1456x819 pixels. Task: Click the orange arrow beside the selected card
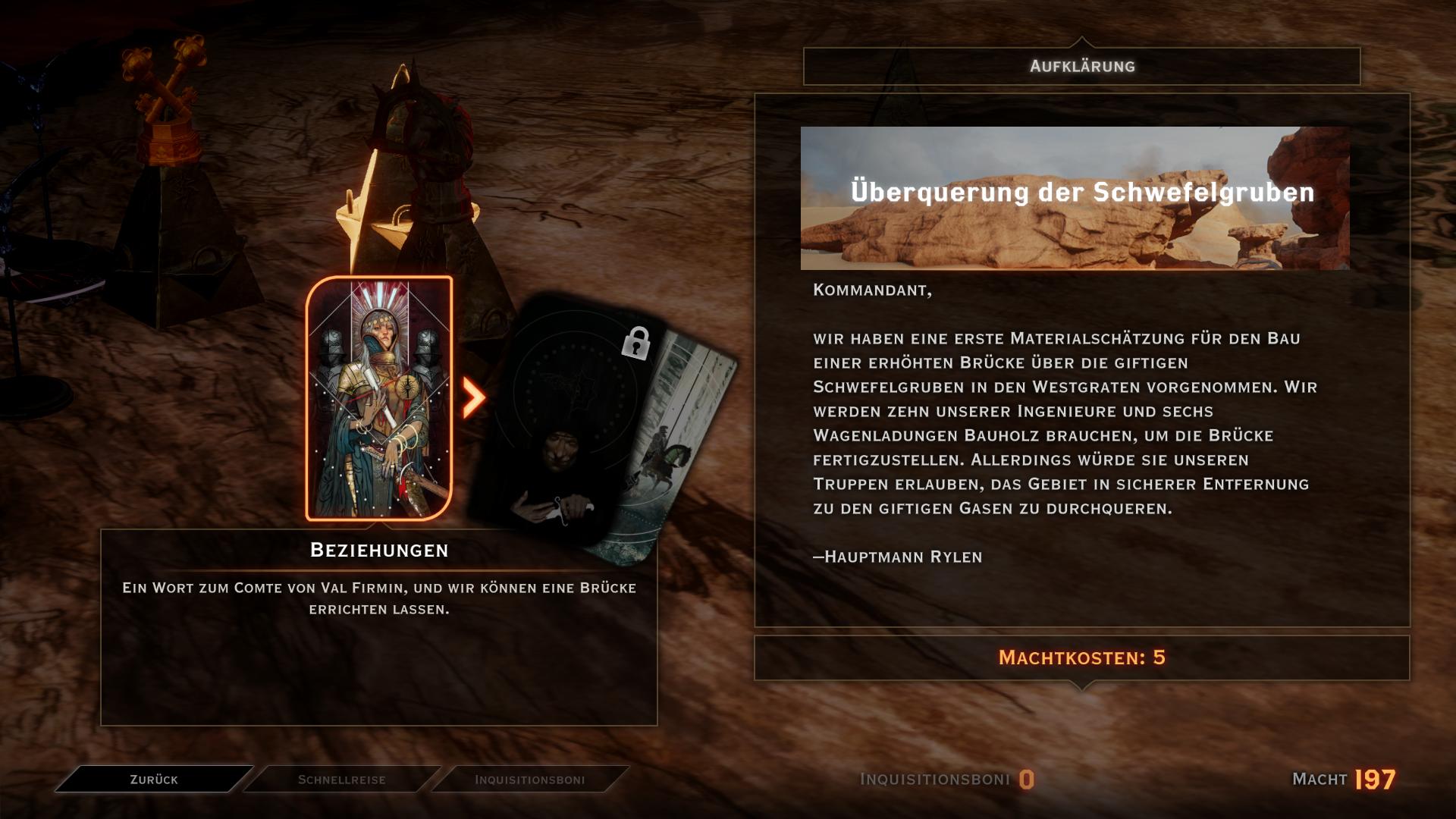click(x=474, y=397)
